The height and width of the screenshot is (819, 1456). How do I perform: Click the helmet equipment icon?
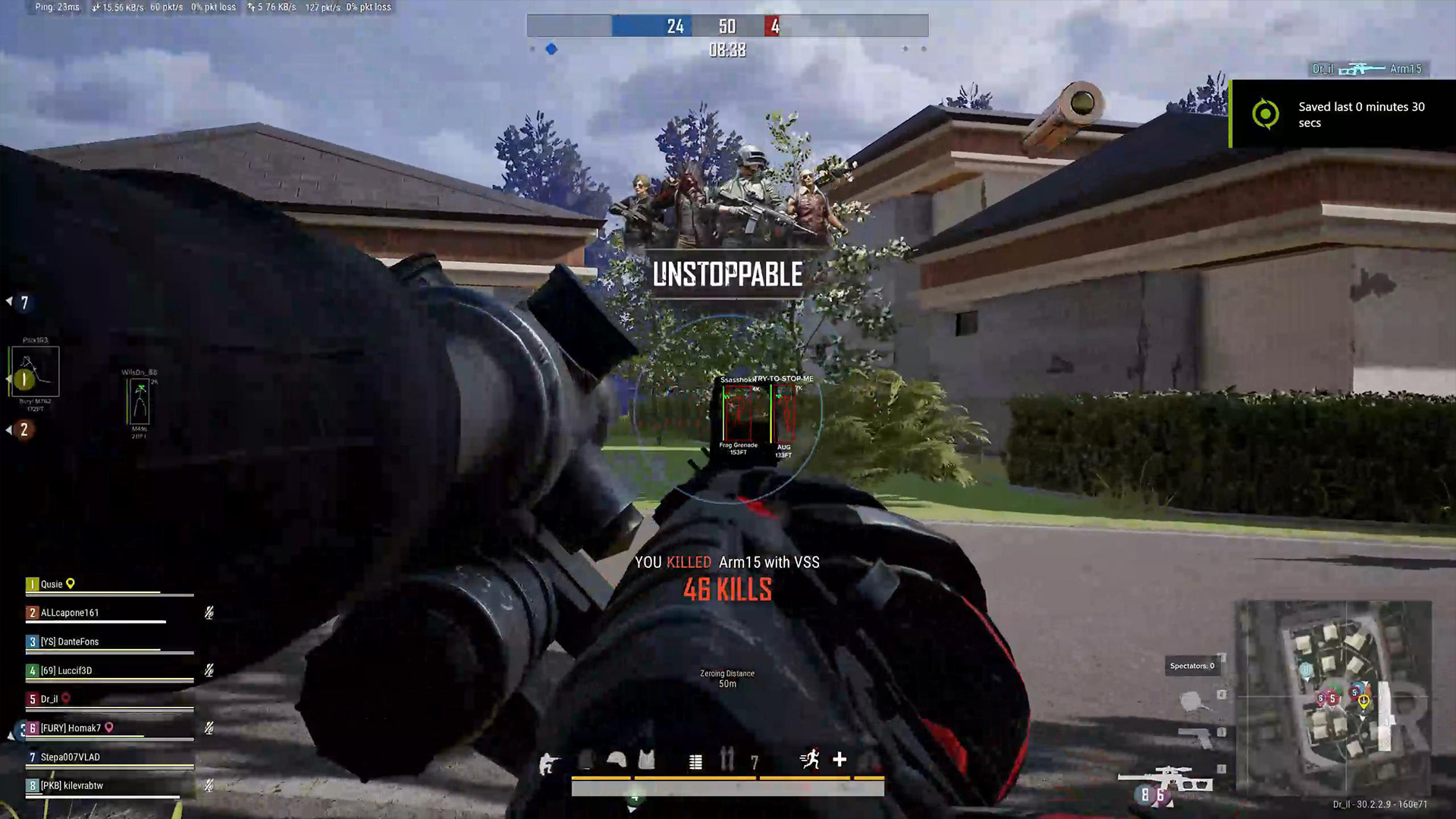pyautogui.click(x=617, y=760)
